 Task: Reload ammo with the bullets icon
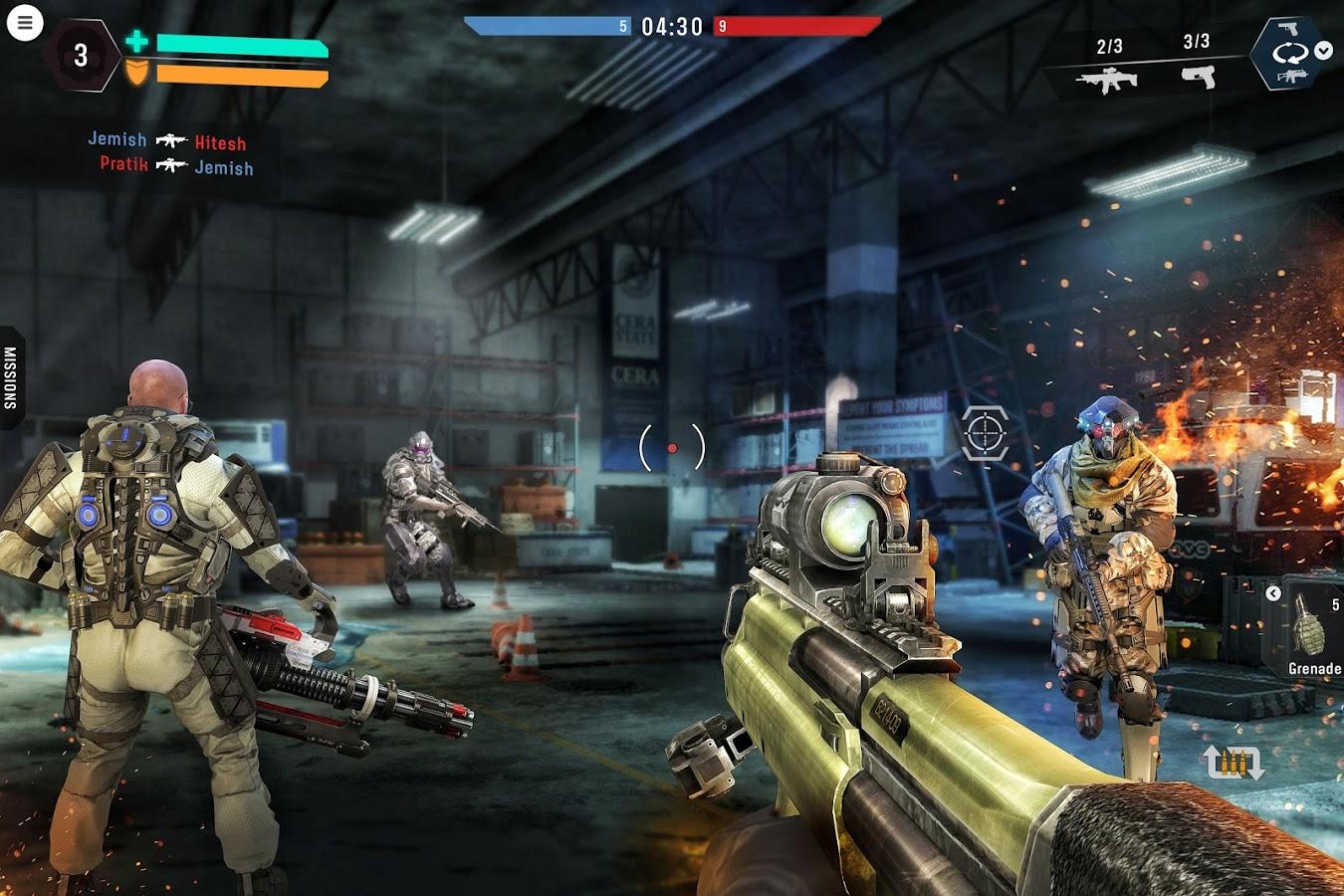pos(1233,763)
